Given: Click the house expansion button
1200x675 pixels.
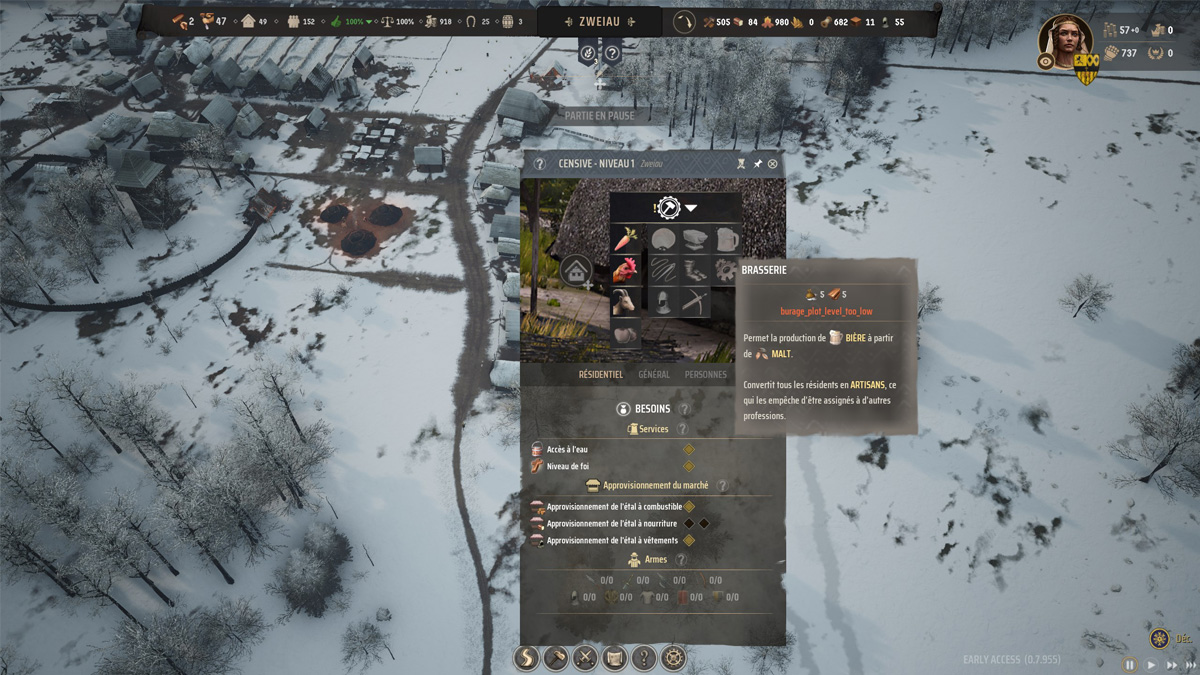Looking at the screenshot, I should pyautogui.click(x=576, y=270).
